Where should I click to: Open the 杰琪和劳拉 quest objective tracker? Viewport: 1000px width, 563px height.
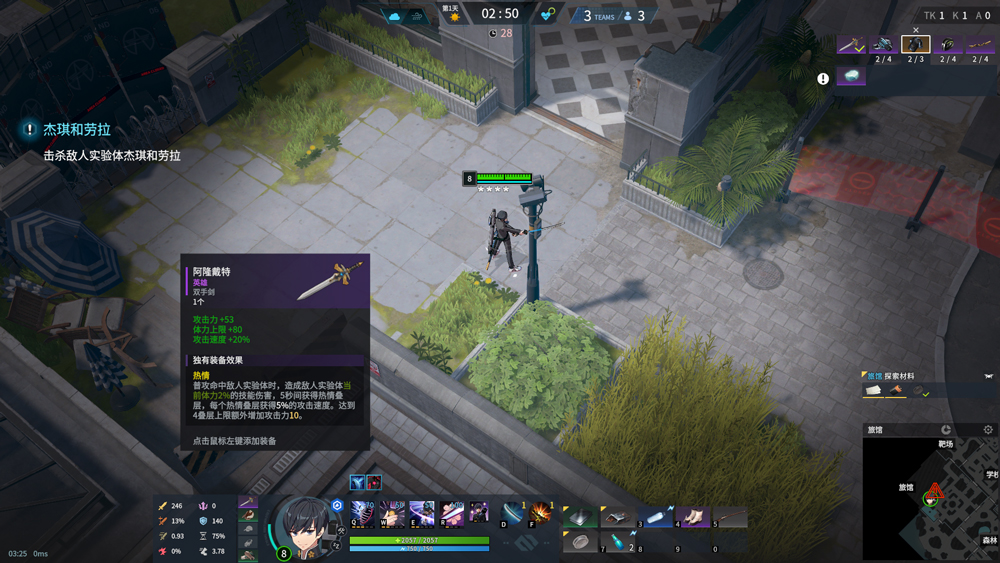pyautogui.click(x=77, y=130)
